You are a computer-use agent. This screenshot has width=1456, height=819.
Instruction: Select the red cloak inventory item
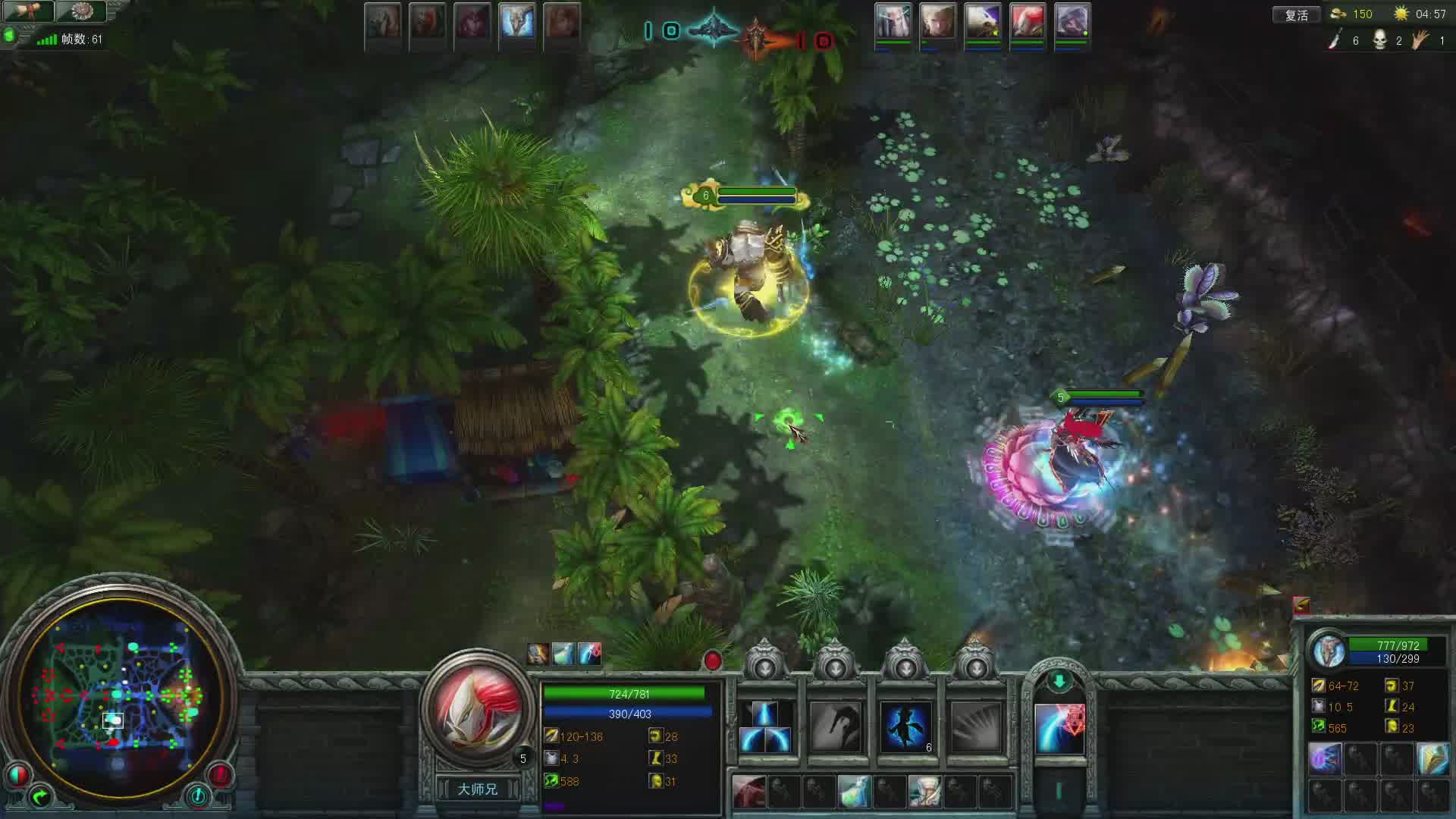748,791
